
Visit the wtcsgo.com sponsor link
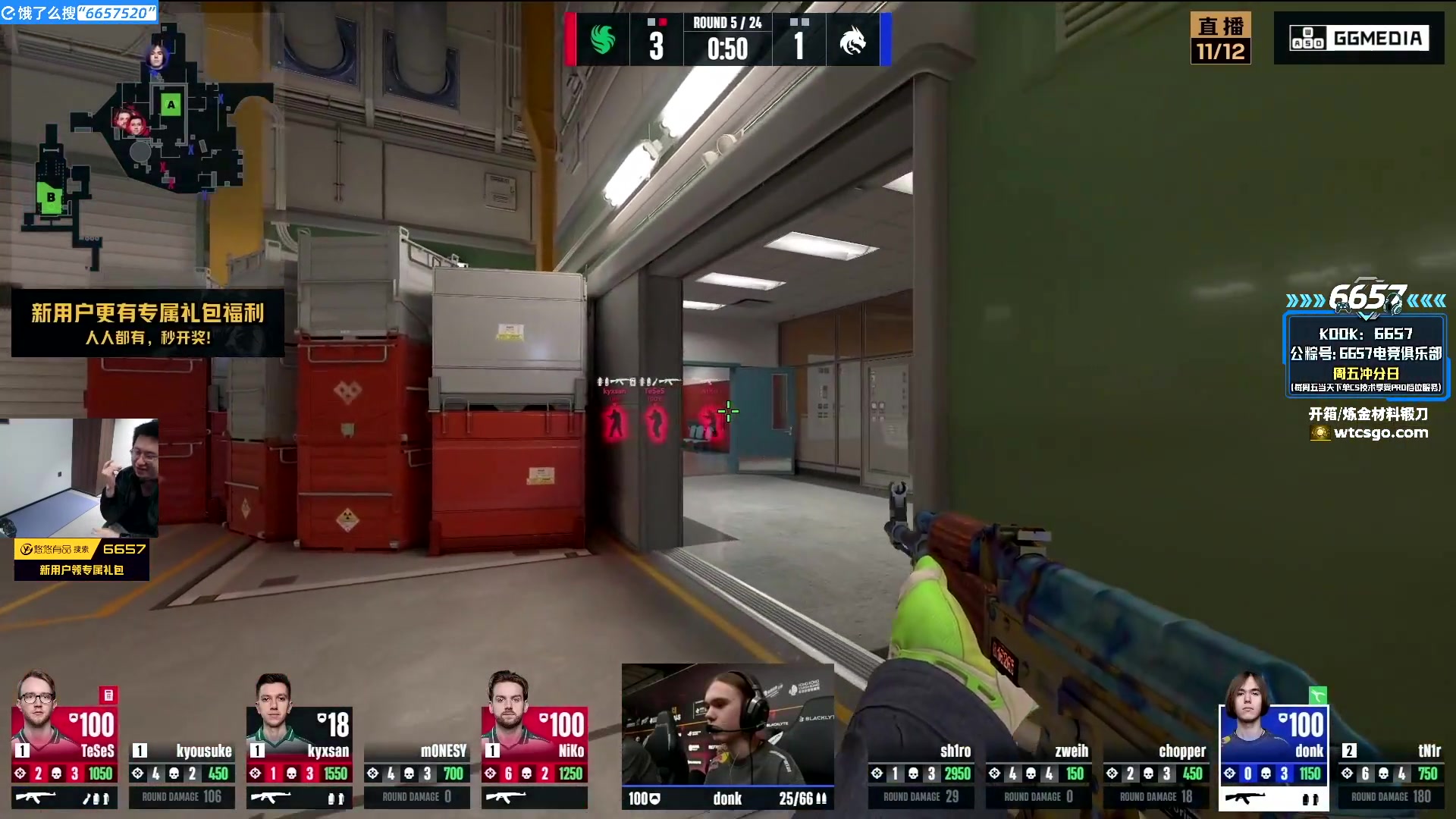point(1380,433)
